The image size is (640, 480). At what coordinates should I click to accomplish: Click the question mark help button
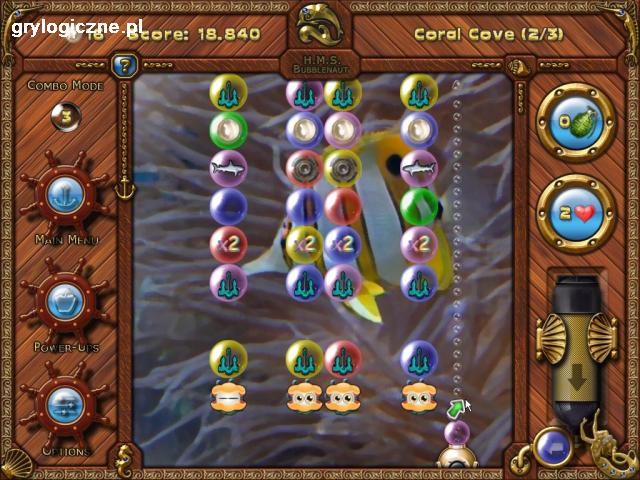(125, 67)
